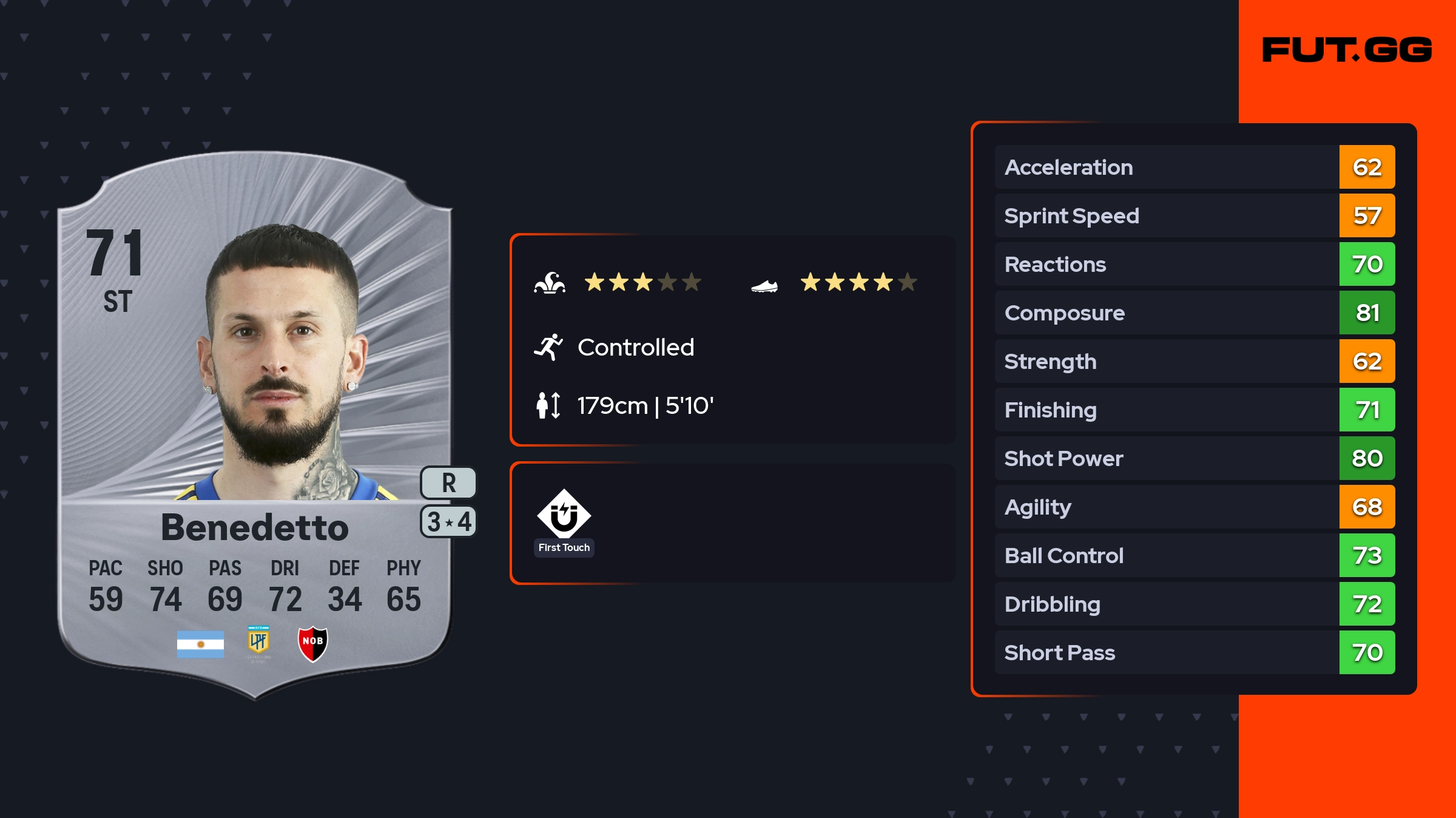Click the Argentina flag on the card
The height and width of the screenshot is (818, 1456).
[x=200, y=644]
